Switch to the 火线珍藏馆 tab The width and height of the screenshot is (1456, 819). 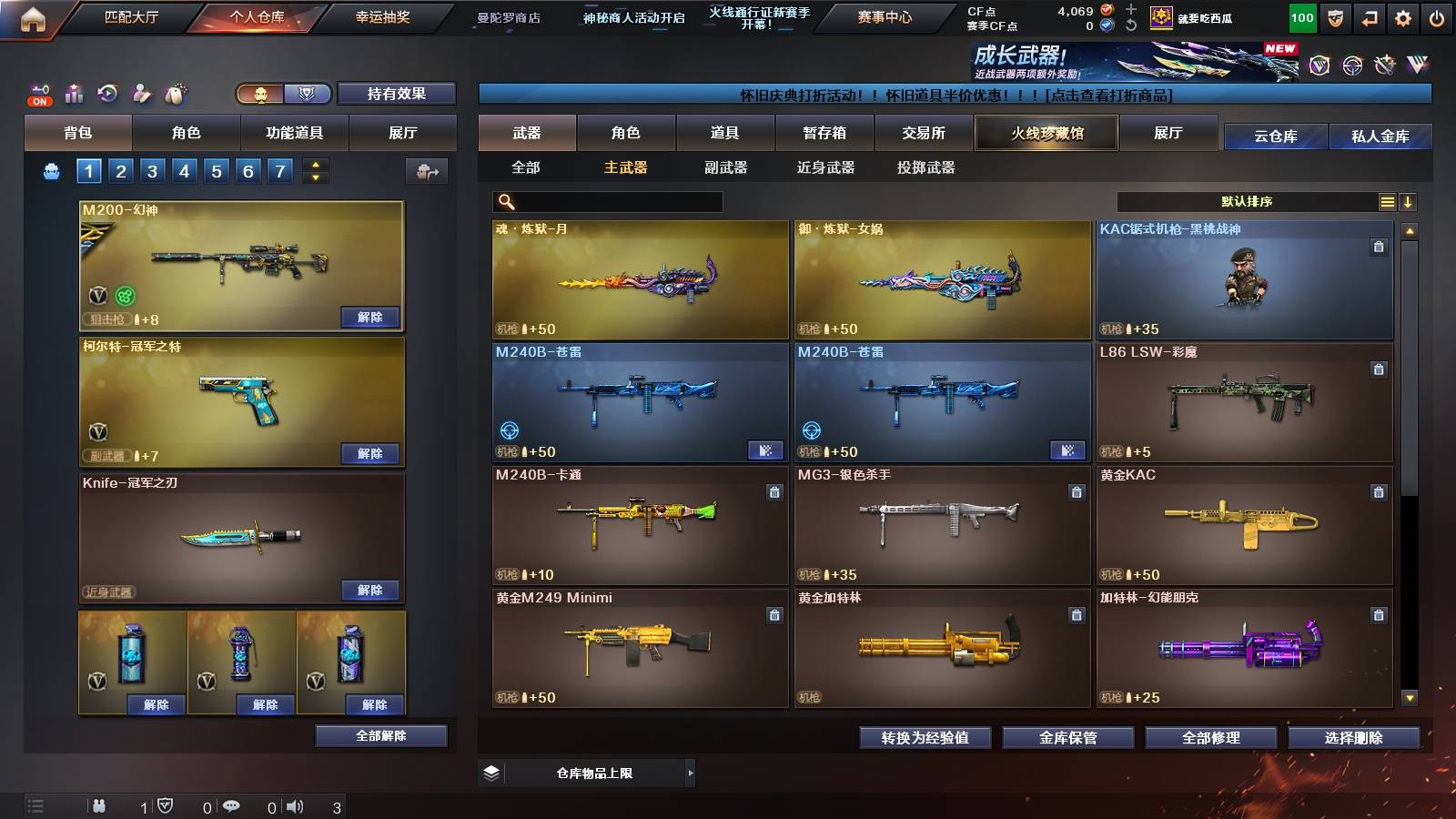coord(1045,133)
